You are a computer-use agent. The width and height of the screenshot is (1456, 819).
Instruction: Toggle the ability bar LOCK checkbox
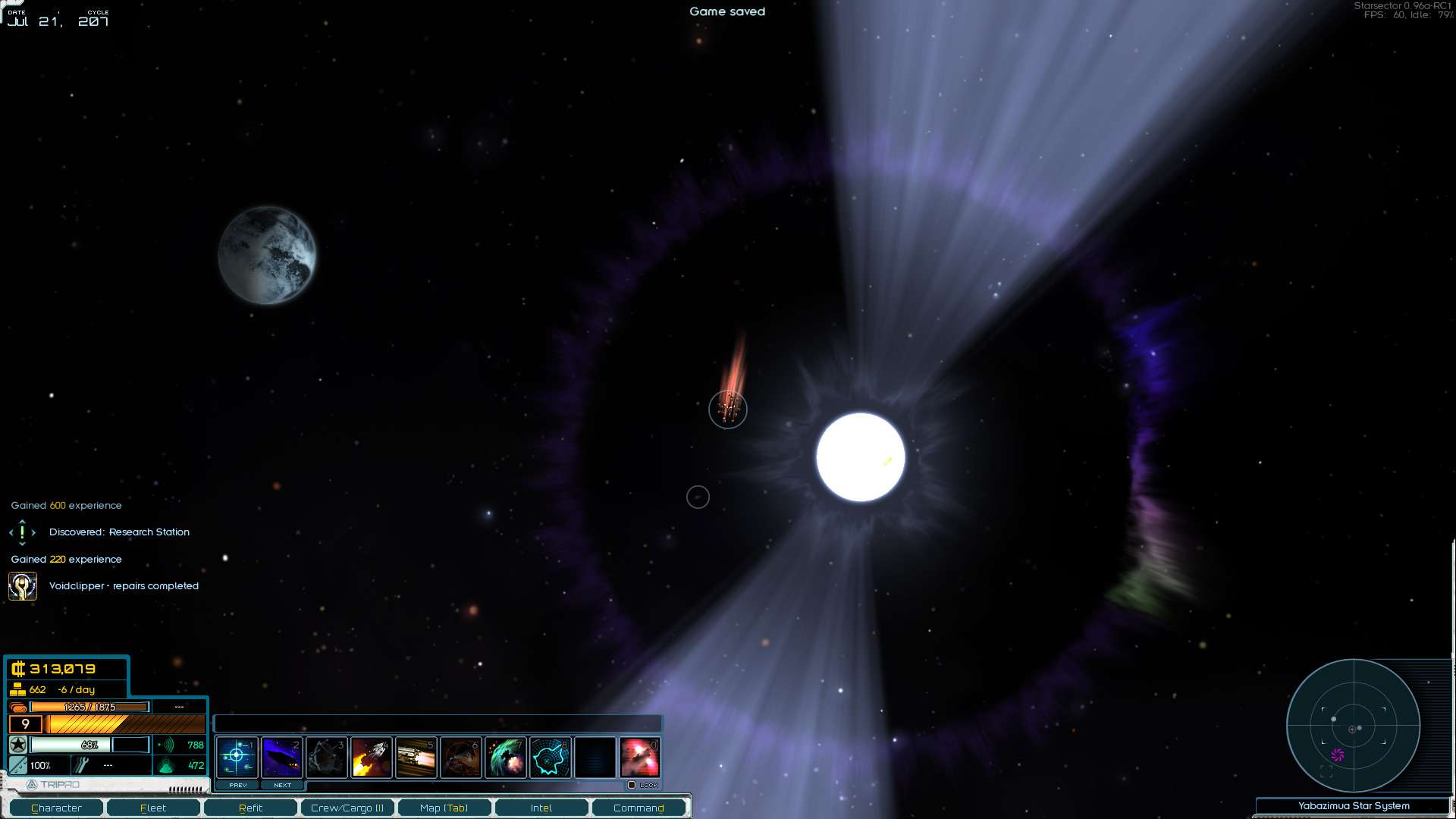point(632,785)
